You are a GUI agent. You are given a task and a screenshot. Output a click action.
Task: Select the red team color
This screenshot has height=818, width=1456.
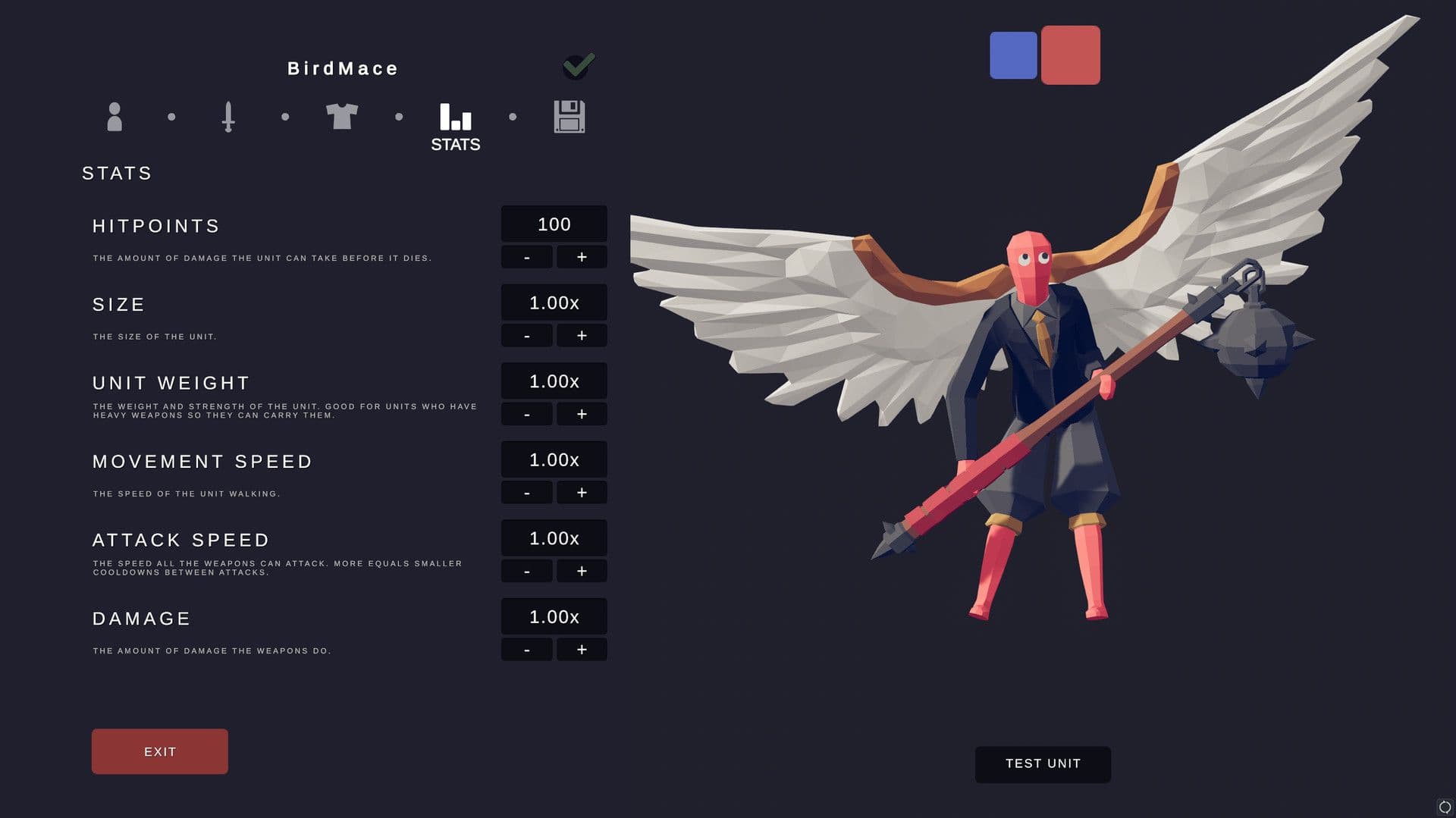click(x=1071, y=55)
